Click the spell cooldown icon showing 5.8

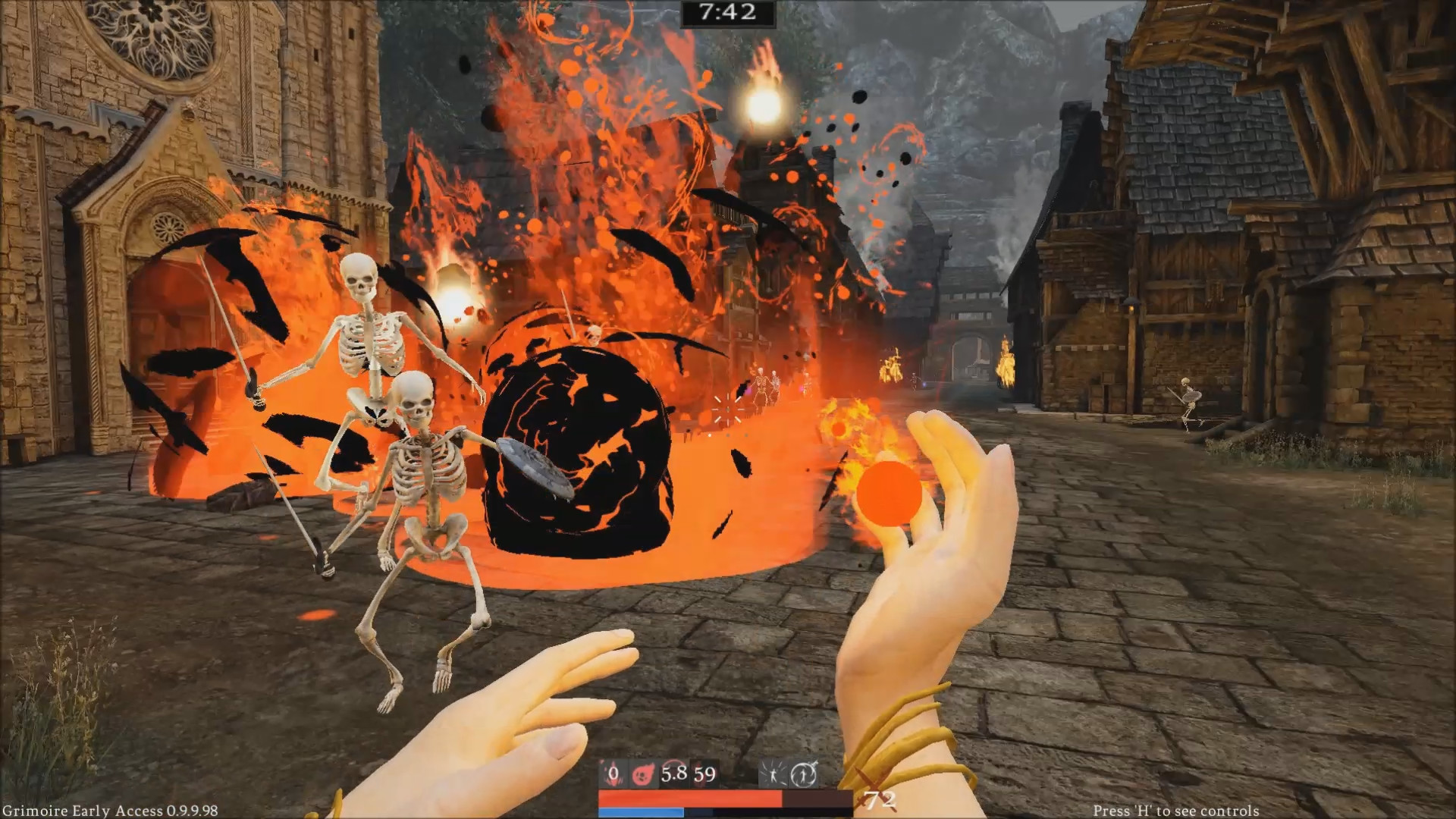click(674, 773)
